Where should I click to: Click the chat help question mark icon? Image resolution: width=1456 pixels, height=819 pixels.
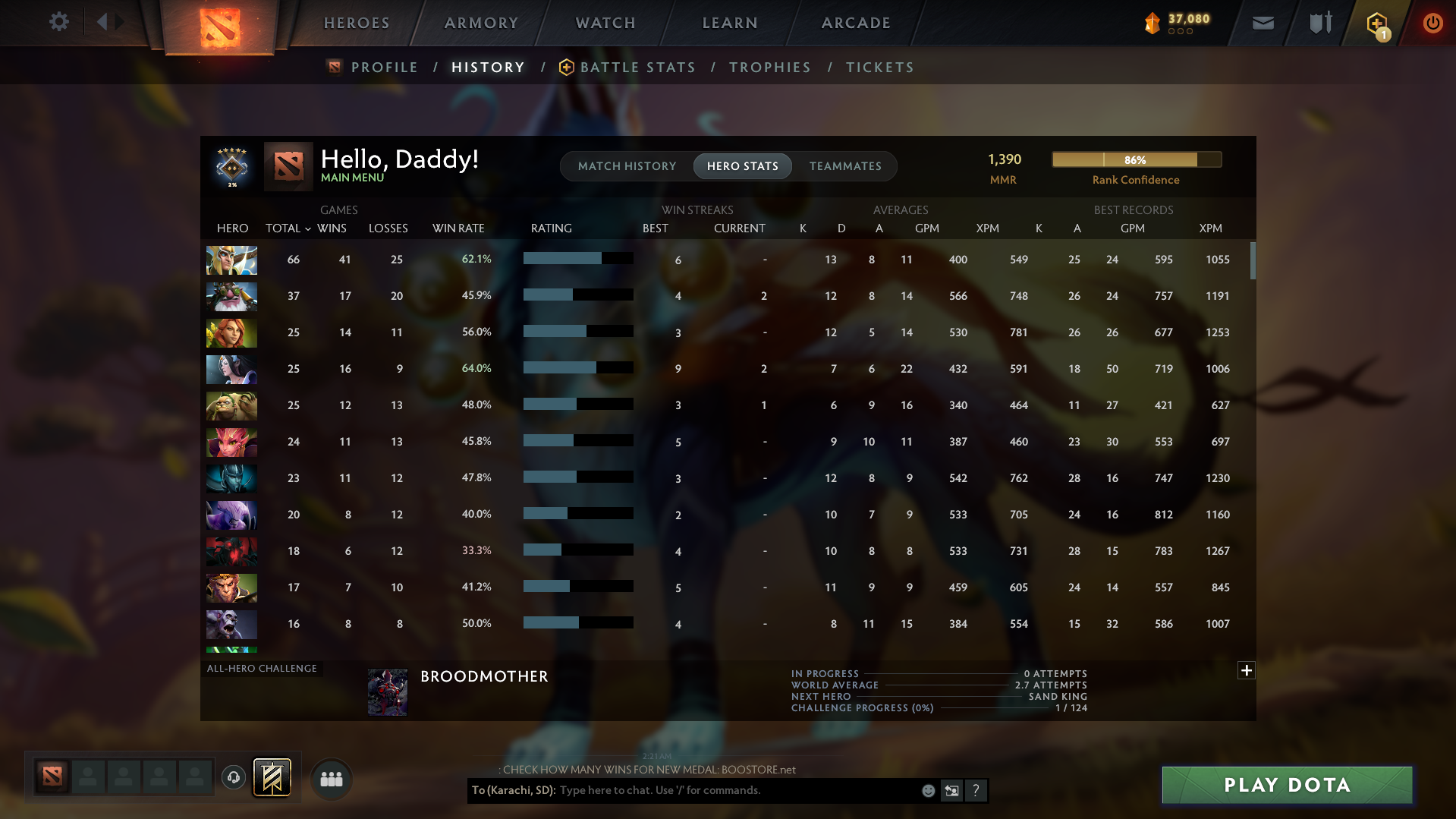coord(976,790)
